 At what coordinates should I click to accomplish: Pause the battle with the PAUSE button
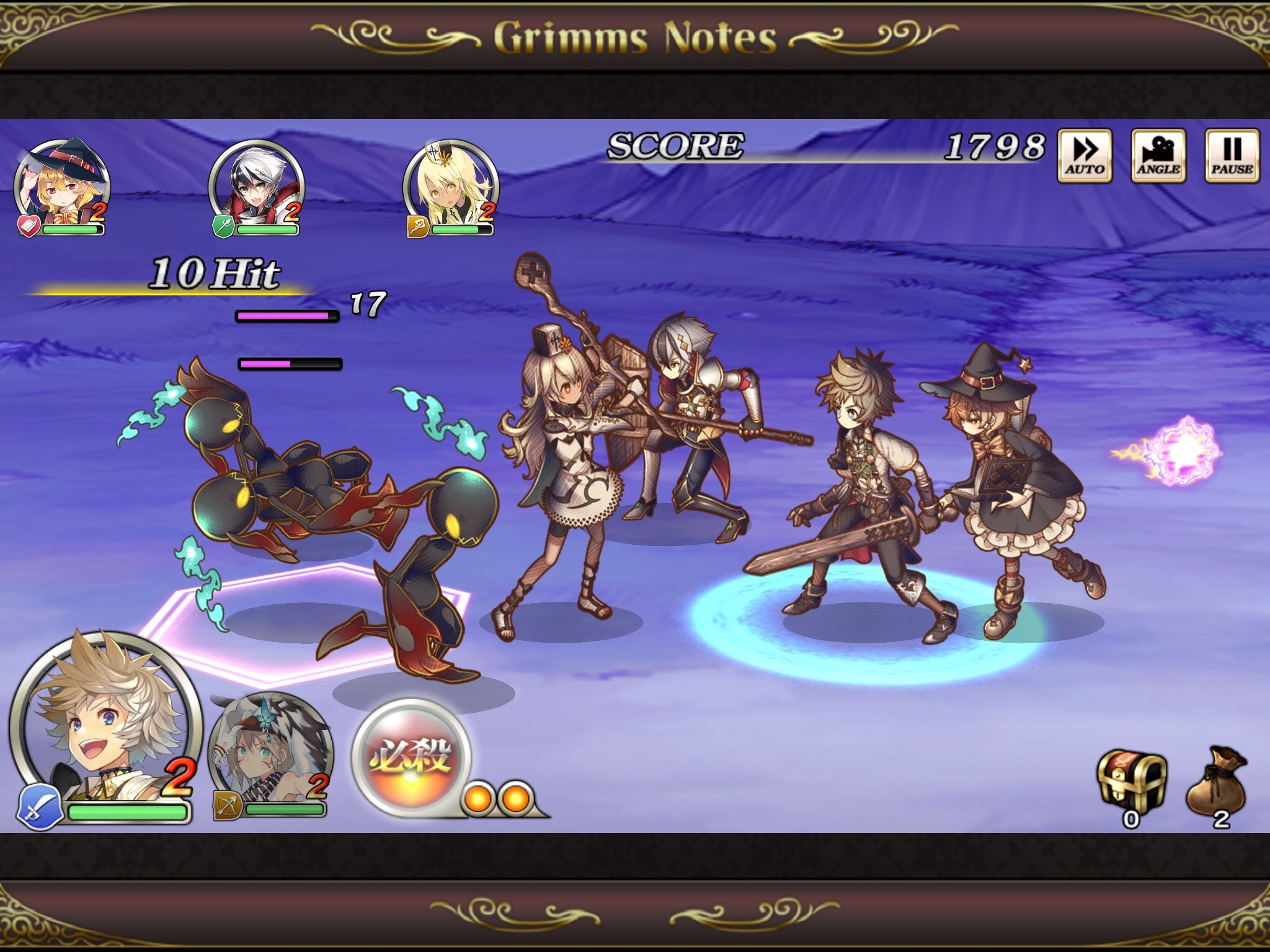point(1232,156)
